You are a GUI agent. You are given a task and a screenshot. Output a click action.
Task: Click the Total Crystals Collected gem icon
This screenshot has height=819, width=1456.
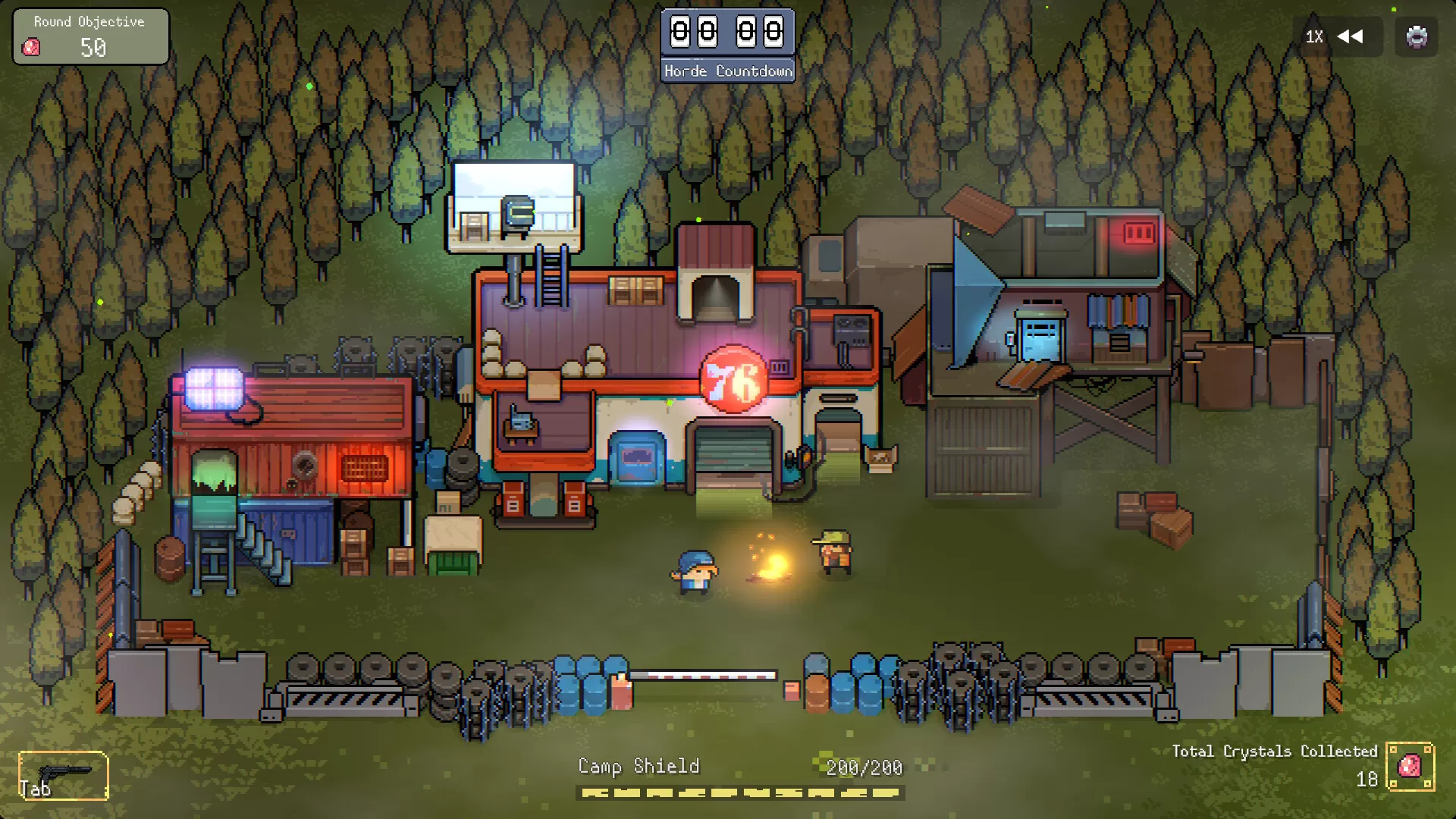tap(1410, 767)
